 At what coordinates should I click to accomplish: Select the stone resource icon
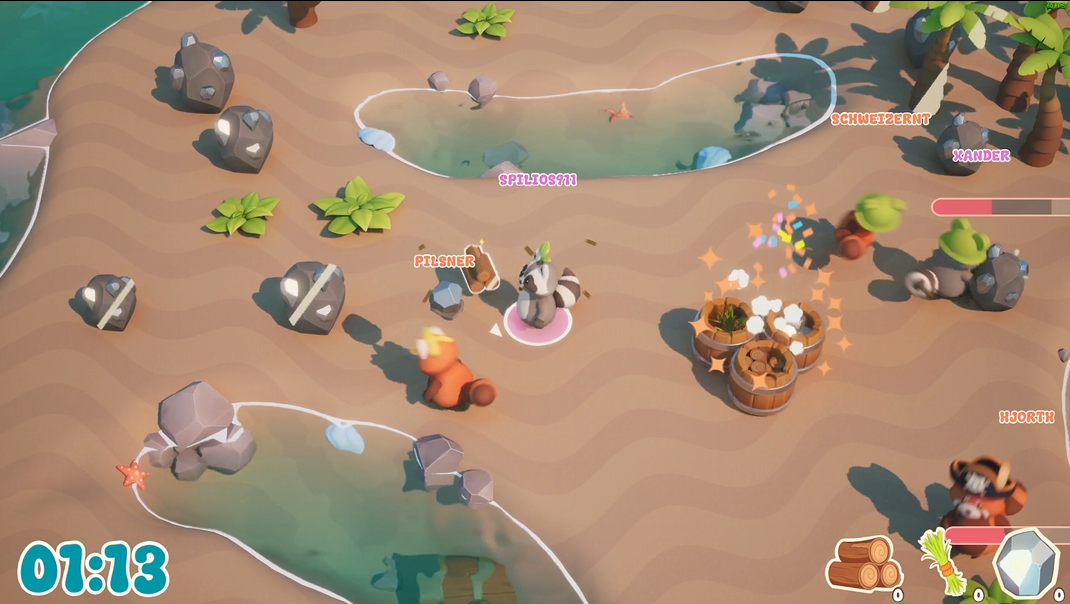[1024, 563]
